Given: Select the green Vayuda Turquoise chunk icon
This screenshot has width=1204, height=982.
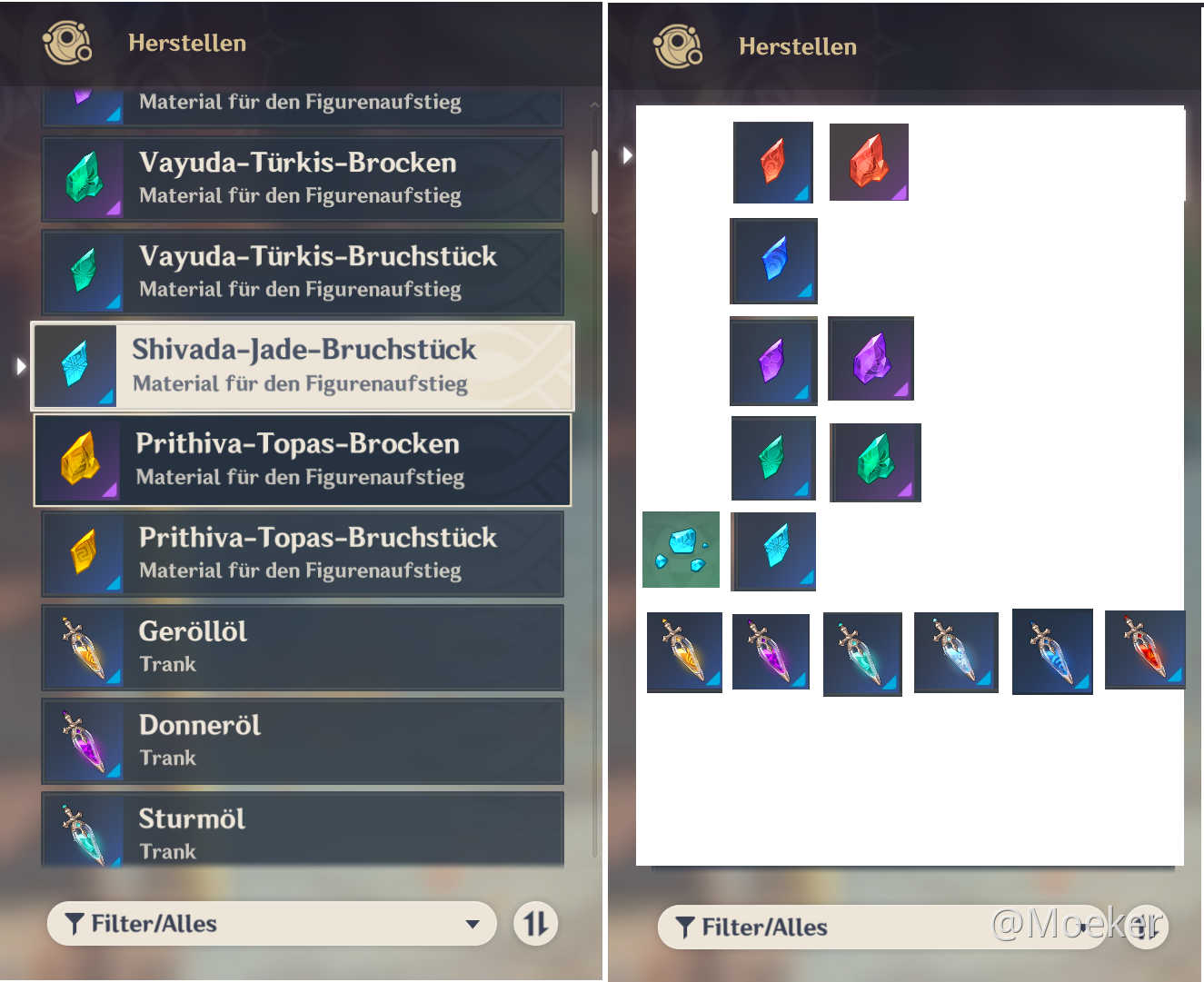Looking at the screenshot, I should [875, 462].
